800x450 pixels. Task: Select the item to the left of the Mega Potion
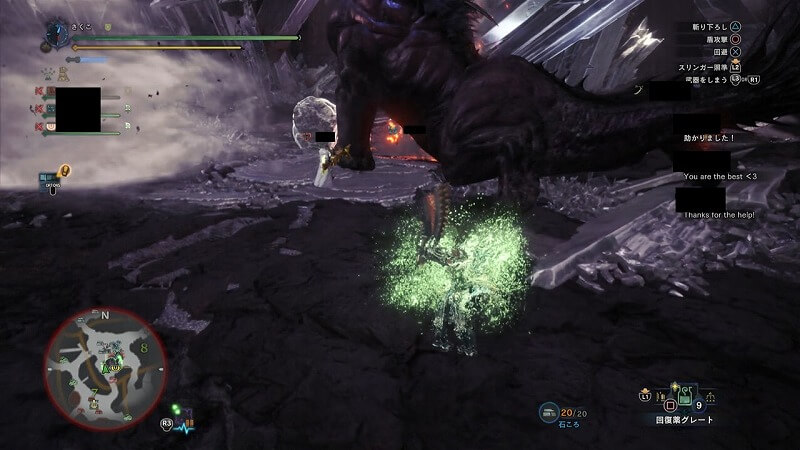(661, 397)
